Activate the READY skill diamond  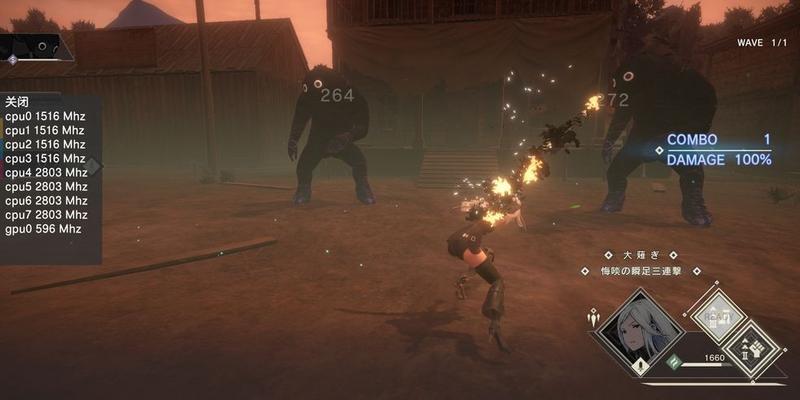tap(718, 315)
